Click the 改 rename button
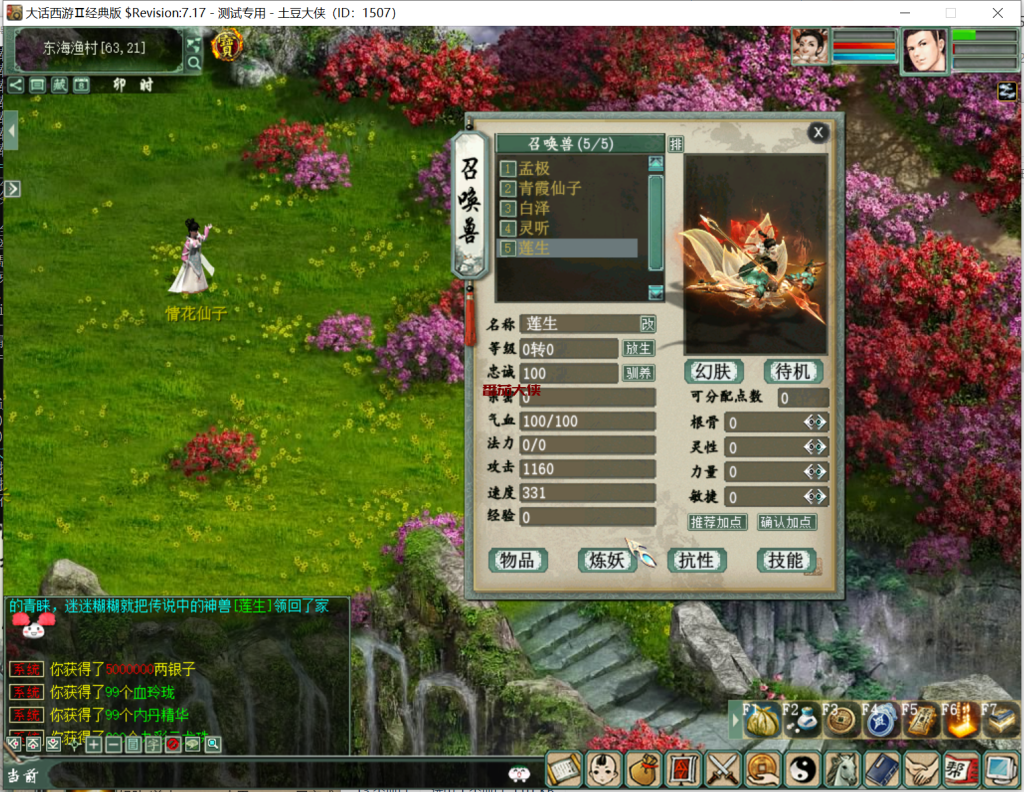The width and height of the screenshot is (1024, 792). coord(648,323)
